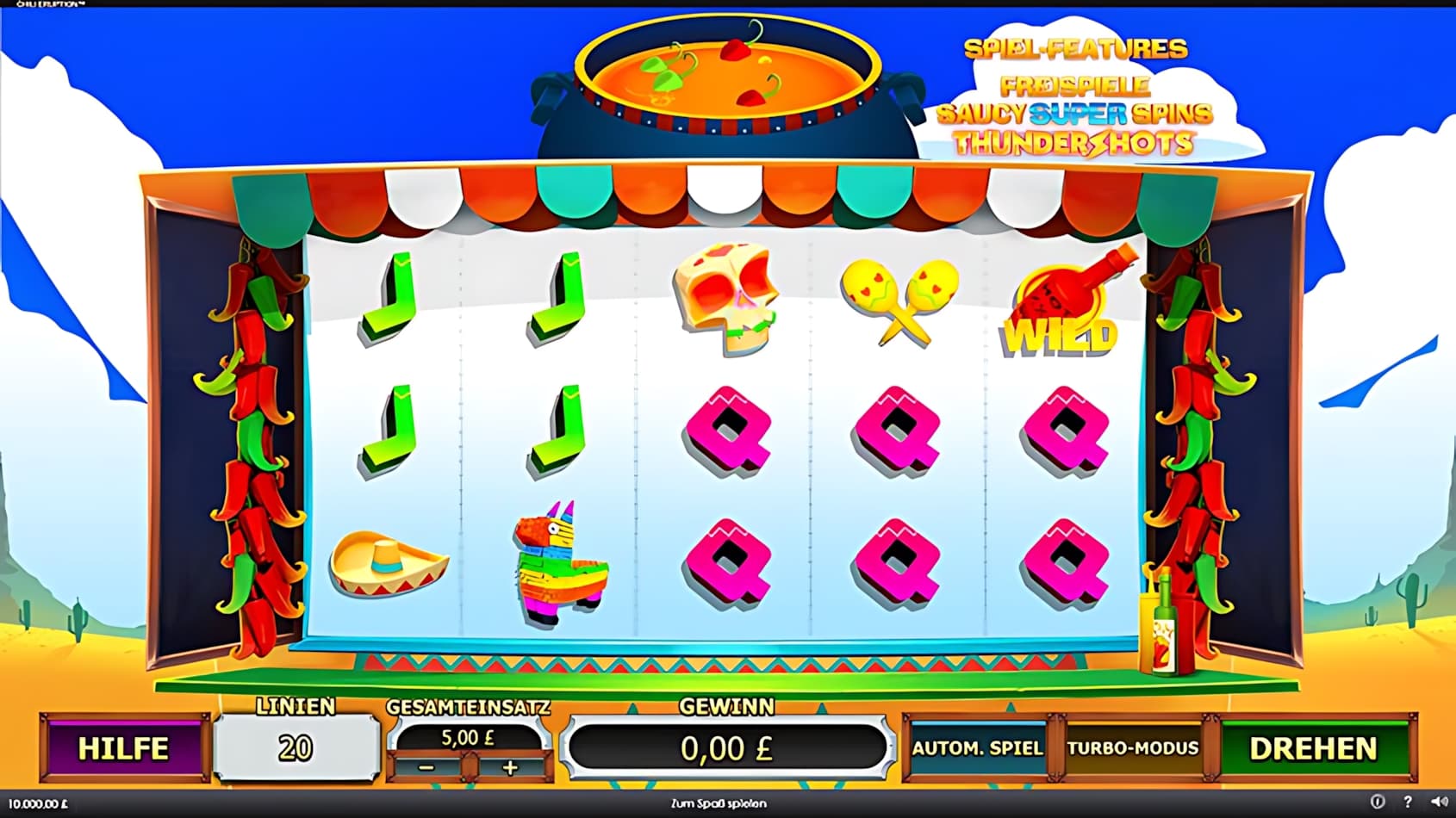Click the boiling chili cauldron at top
Image resolution: width=1456 pixels, height=818 pixels.
(x=726, y=73)
